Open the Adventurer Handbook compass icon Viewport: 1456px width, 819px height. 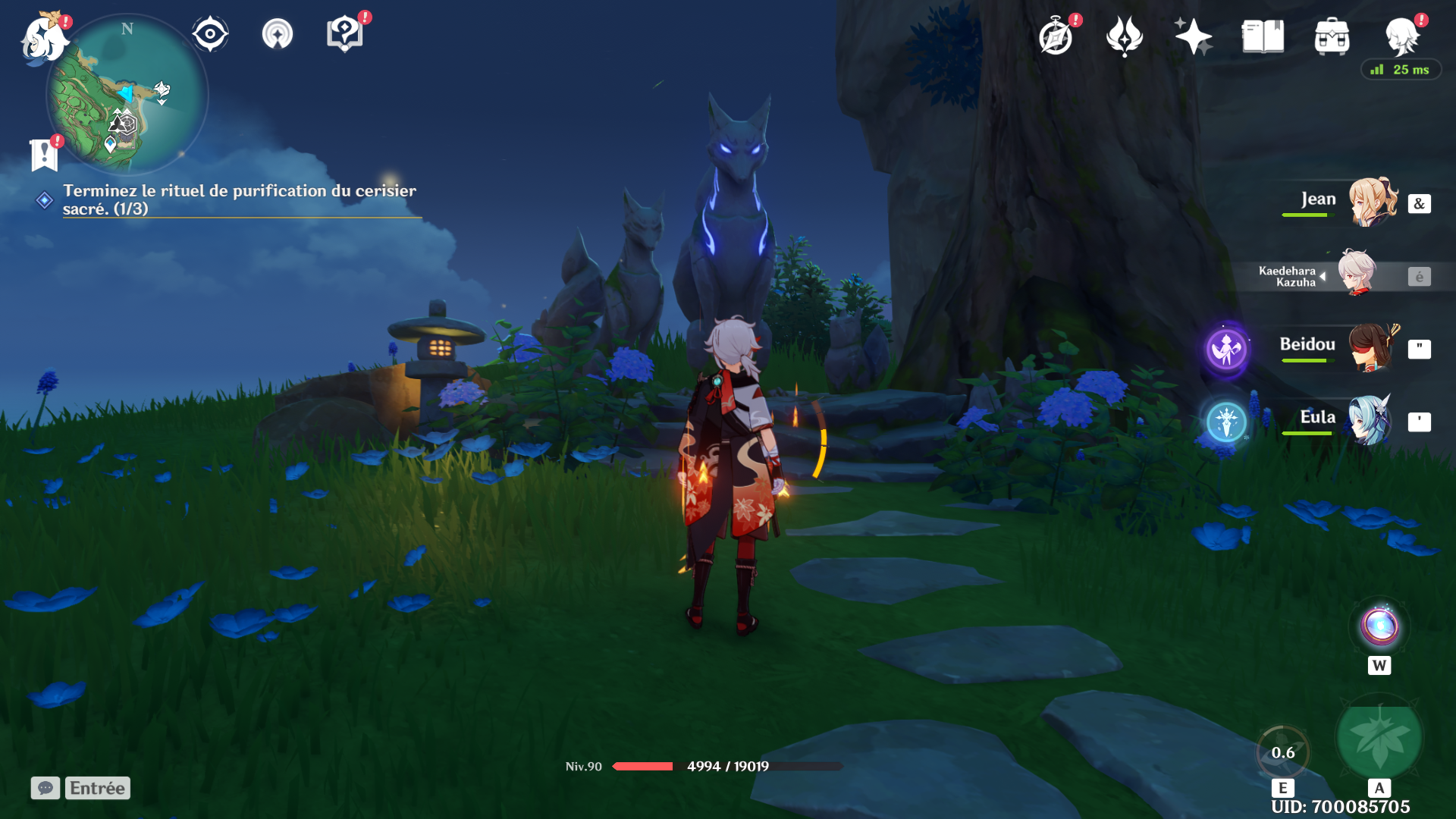pyautogui.click(x=1056, y=37)
